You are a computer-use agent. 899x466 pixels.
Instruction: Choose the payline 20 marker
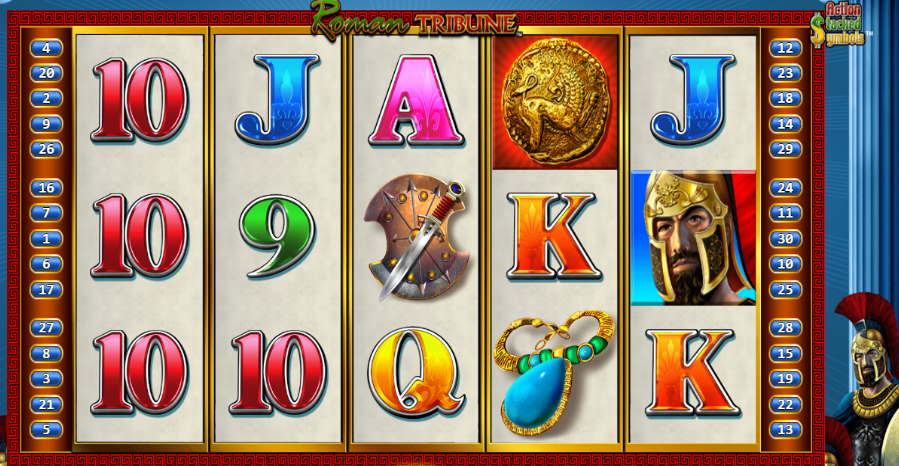click(x=46, y=73)
